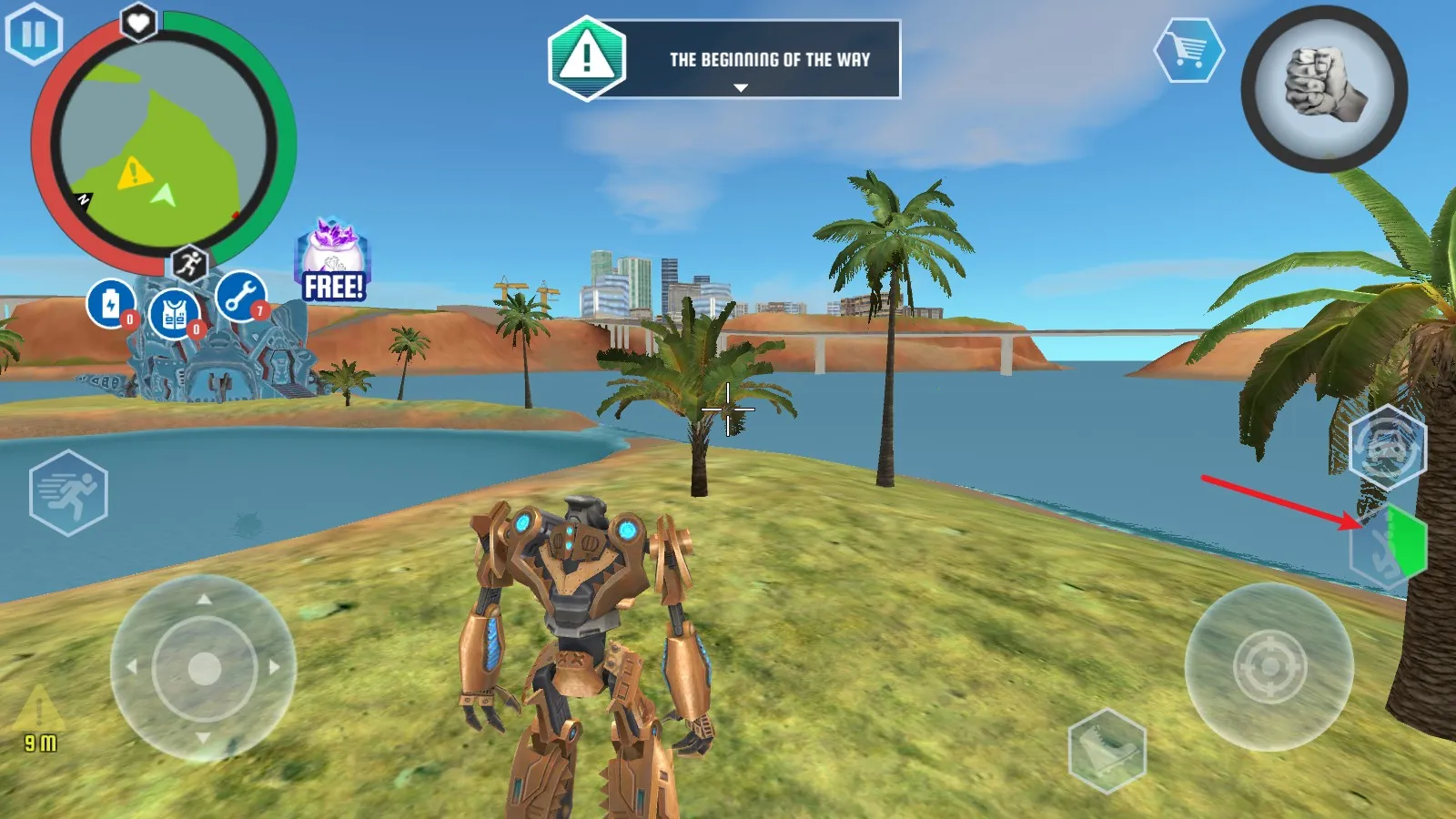Use the battery energy consumable
The image size is (1456, 819).
tap(111, 303)
